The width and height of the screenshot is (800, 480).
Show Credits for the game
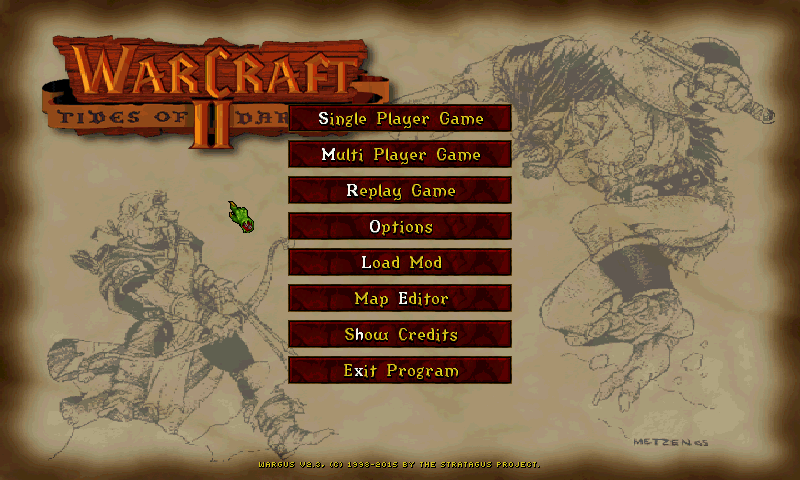[x=400, y=335]
